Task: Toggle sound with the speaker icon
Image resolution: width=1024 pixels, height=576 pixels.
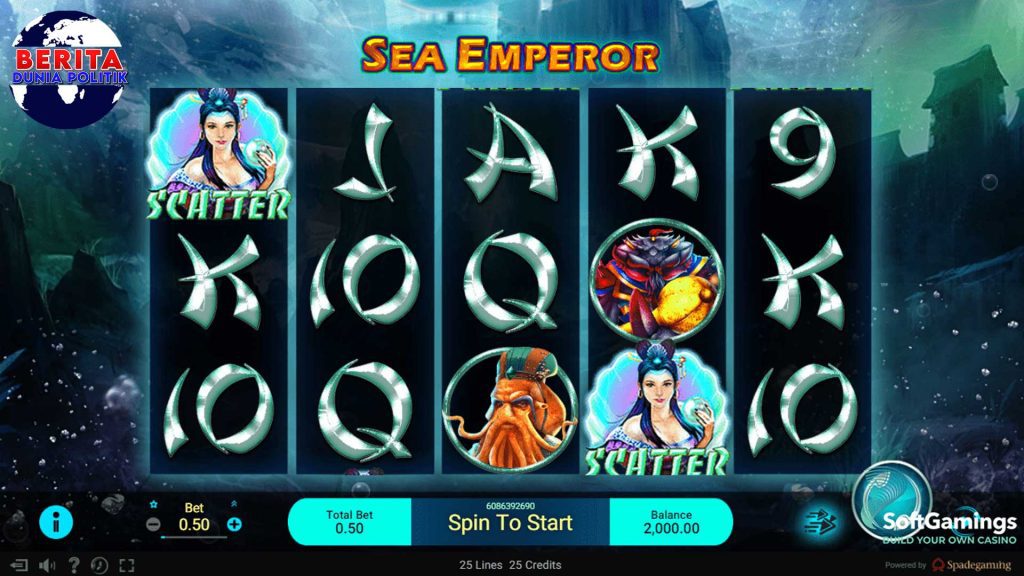Action: click(46, 565)
